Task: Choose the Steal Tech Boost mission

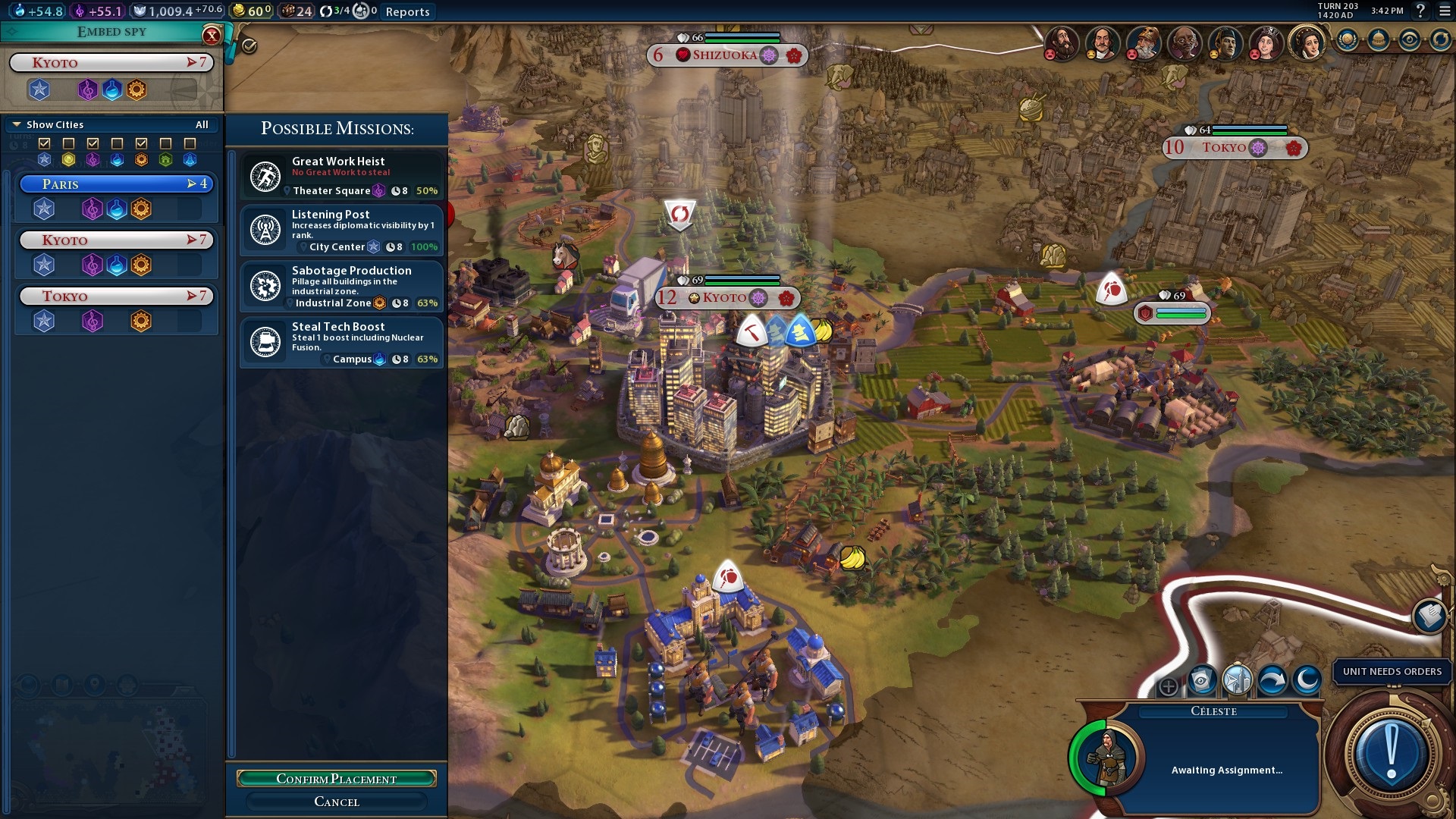Action: tap(341, 342)
